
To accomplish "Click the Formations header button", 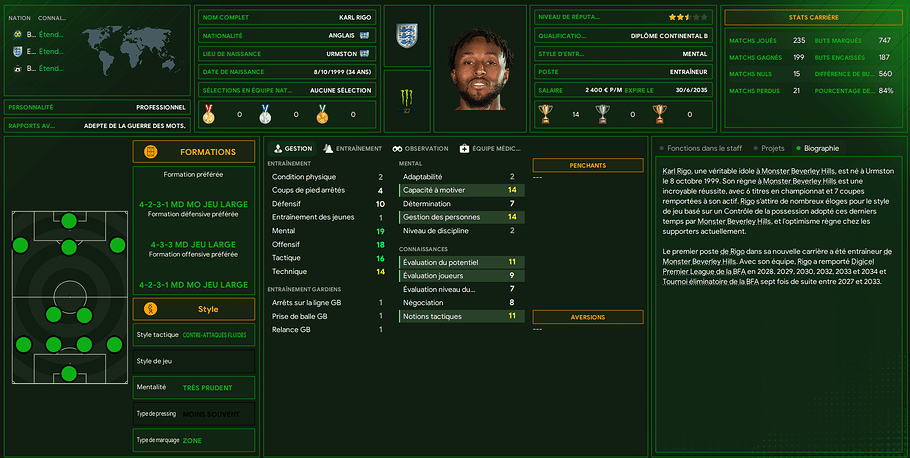I will tap(194, 152).
